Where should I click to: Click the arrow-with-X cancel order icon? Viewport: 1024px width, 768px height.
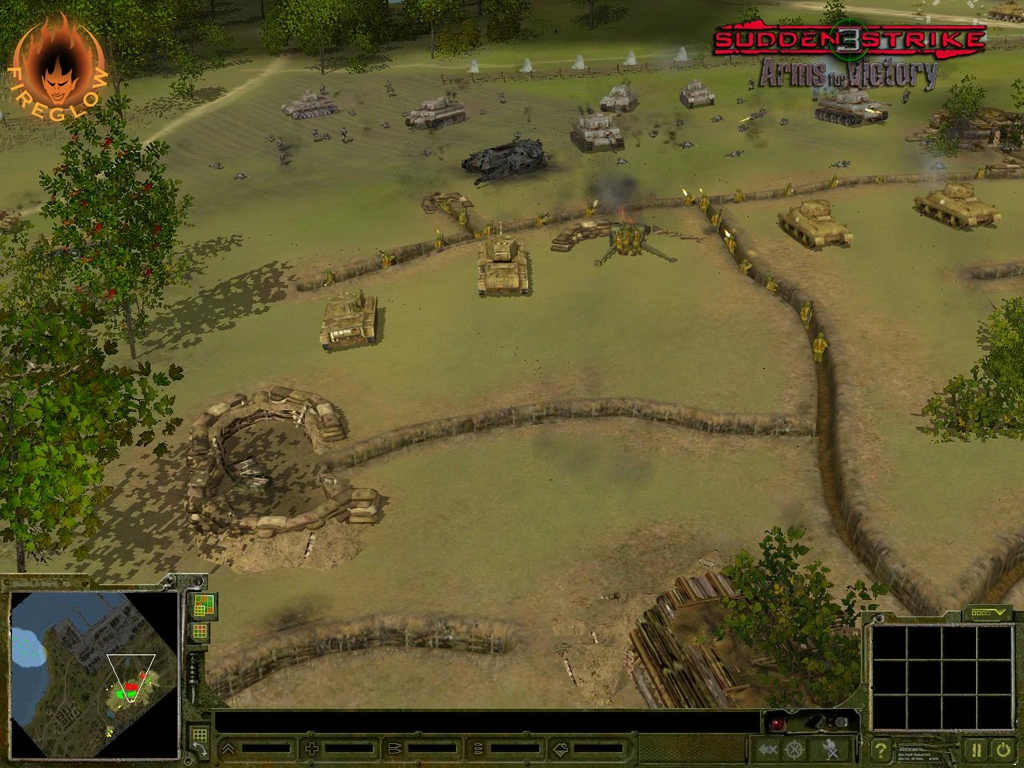pyautogui.click(x=768, y=749)
